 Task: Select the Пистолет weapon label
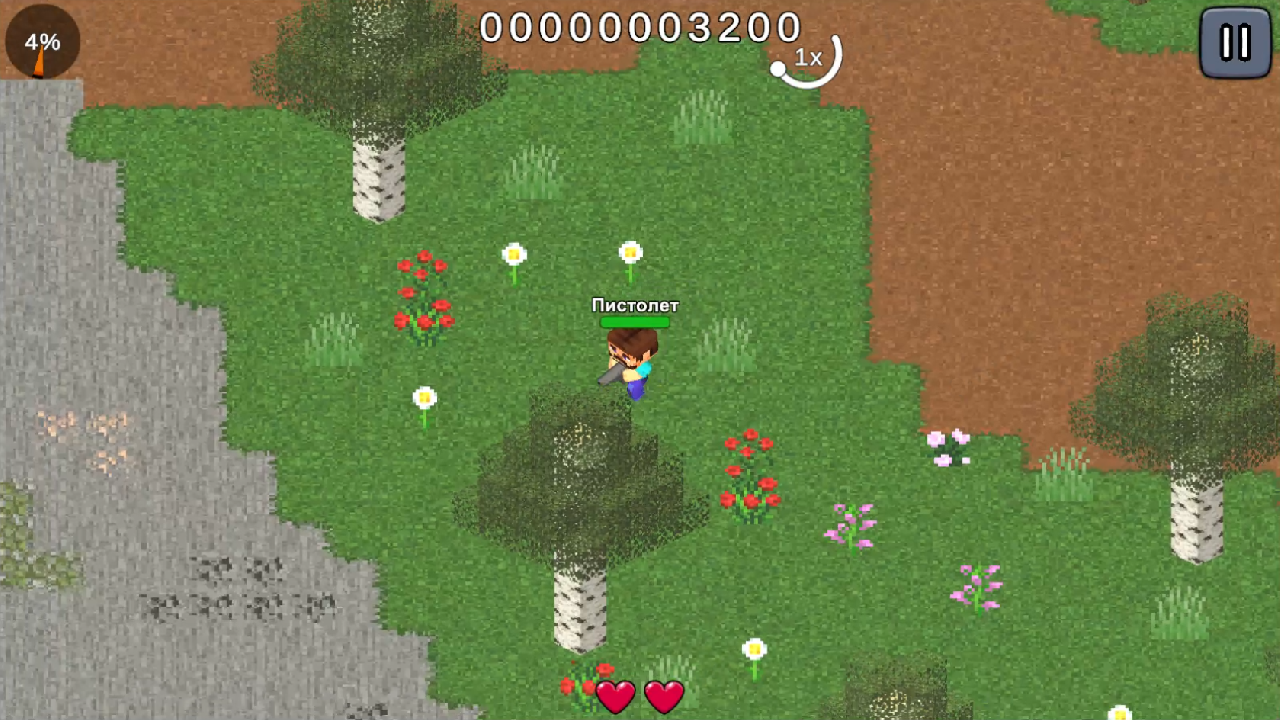click(635, 306)
